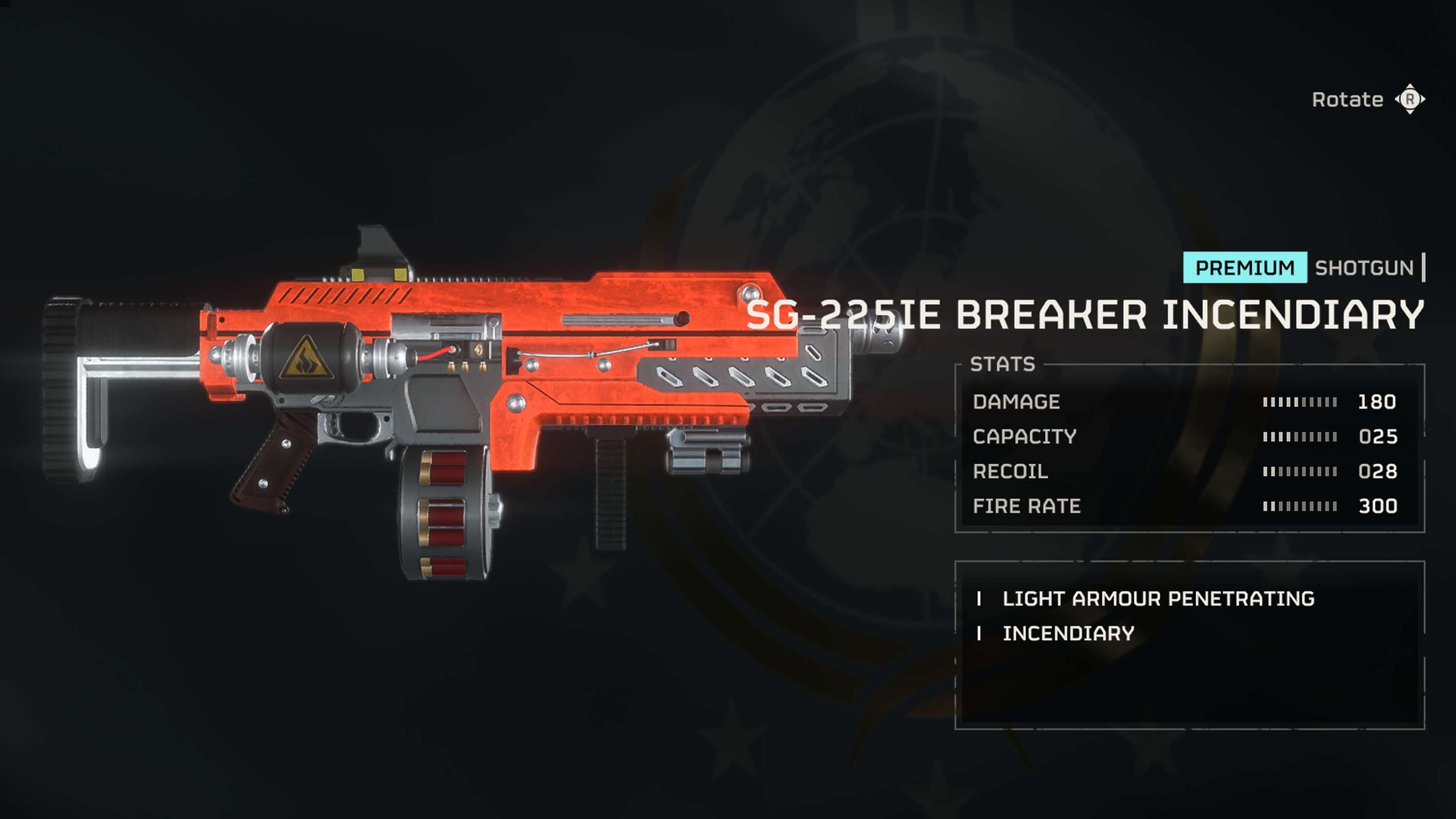Click the Shotgun category label
This screenshot has width=1456, height=819.
(x=1364, y=268)
